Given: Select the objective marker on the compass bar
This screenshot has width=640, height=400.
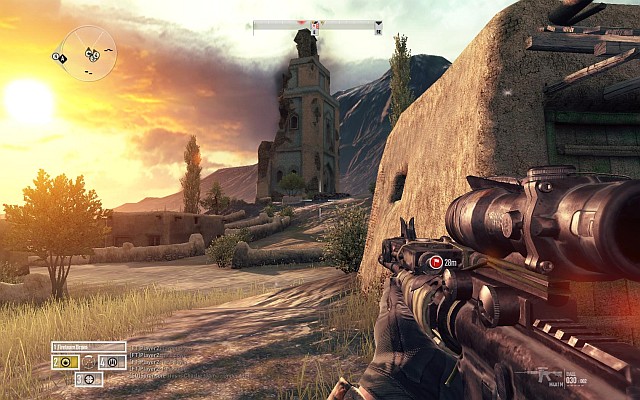Looking at the screenshot, I should point(316,26).
